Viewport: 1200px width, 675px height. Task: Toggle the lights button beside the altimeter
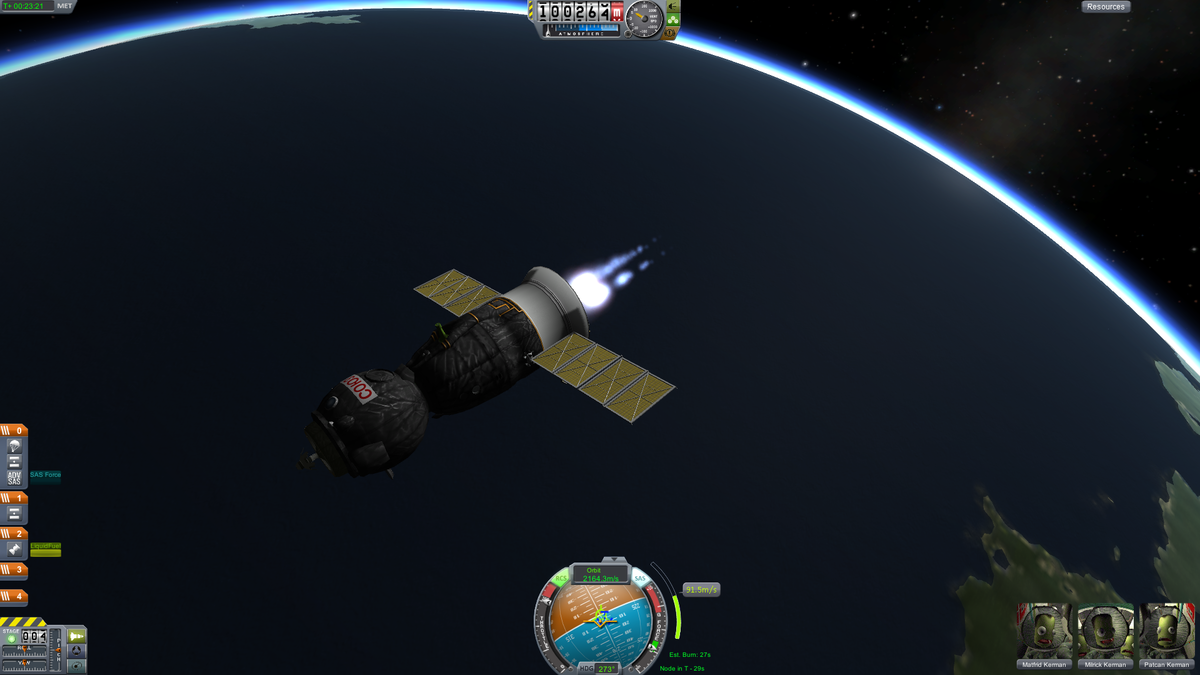(673, 7)
